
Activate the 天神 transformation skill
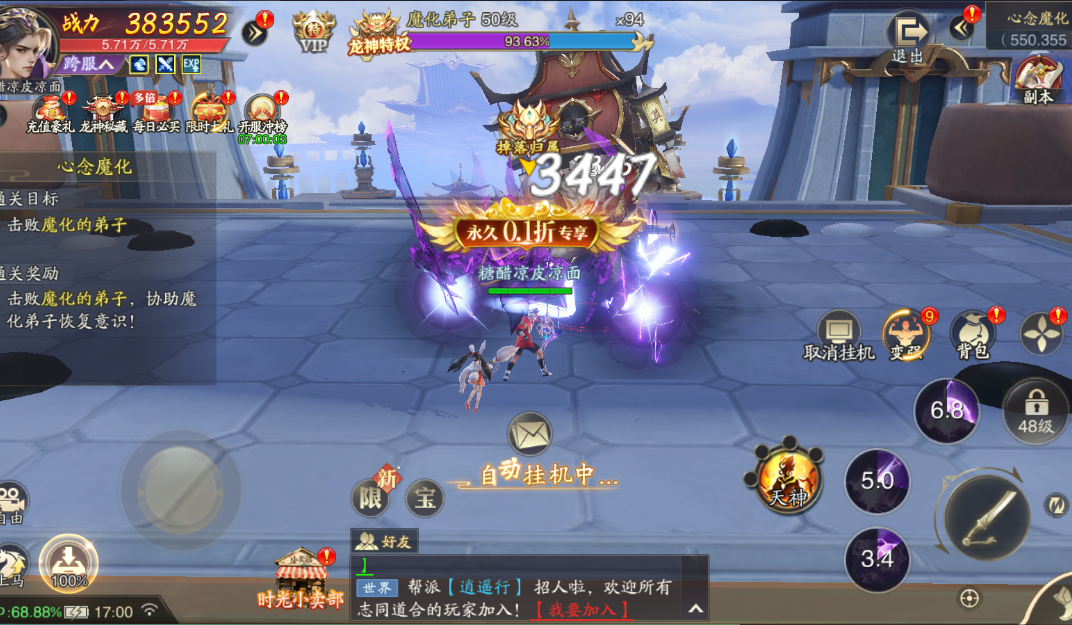[x=789, y=476]
